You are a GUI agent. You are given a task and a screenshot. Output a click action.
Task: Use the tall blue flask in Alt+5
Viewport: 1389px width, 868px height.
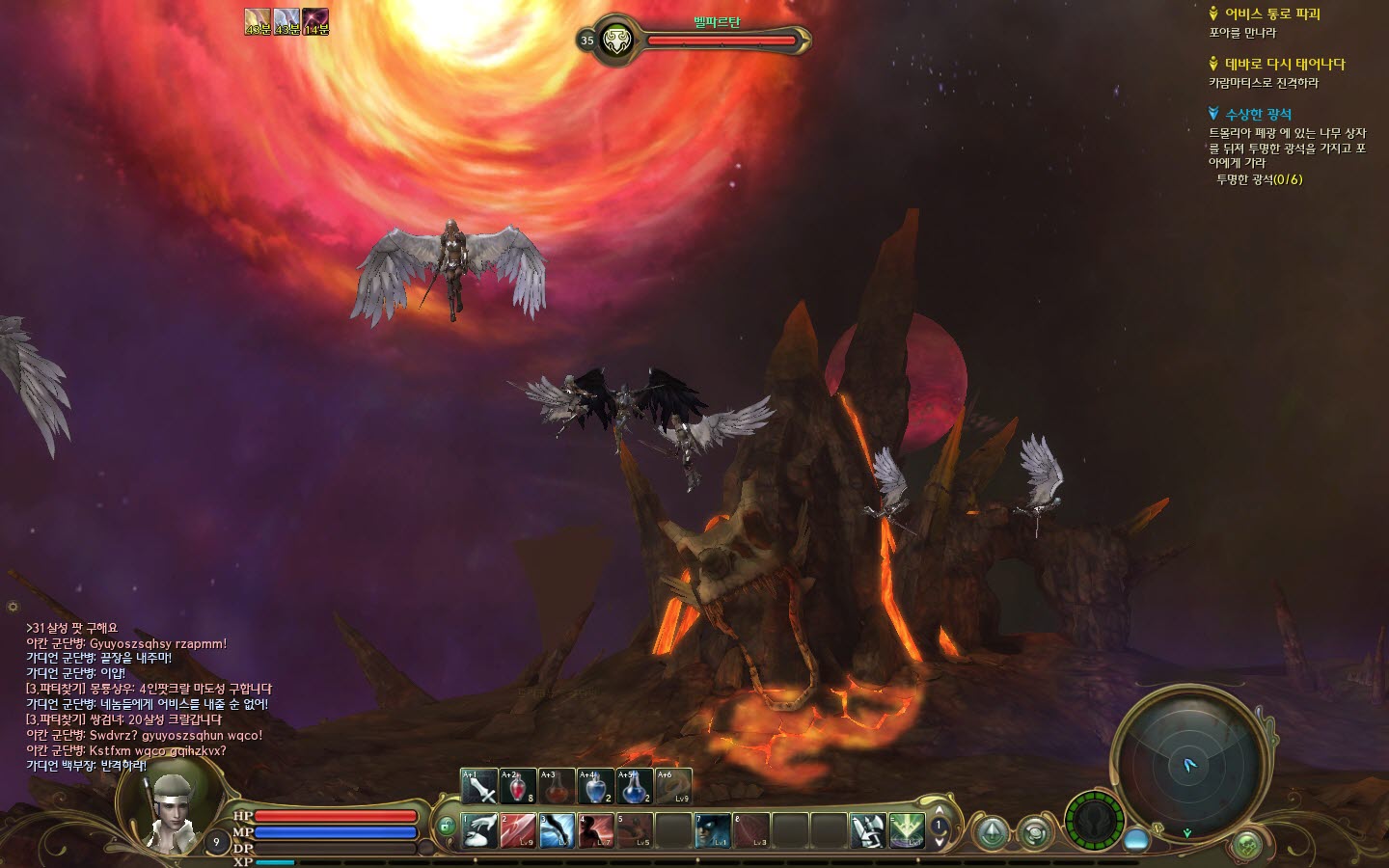tap(634, 787)
